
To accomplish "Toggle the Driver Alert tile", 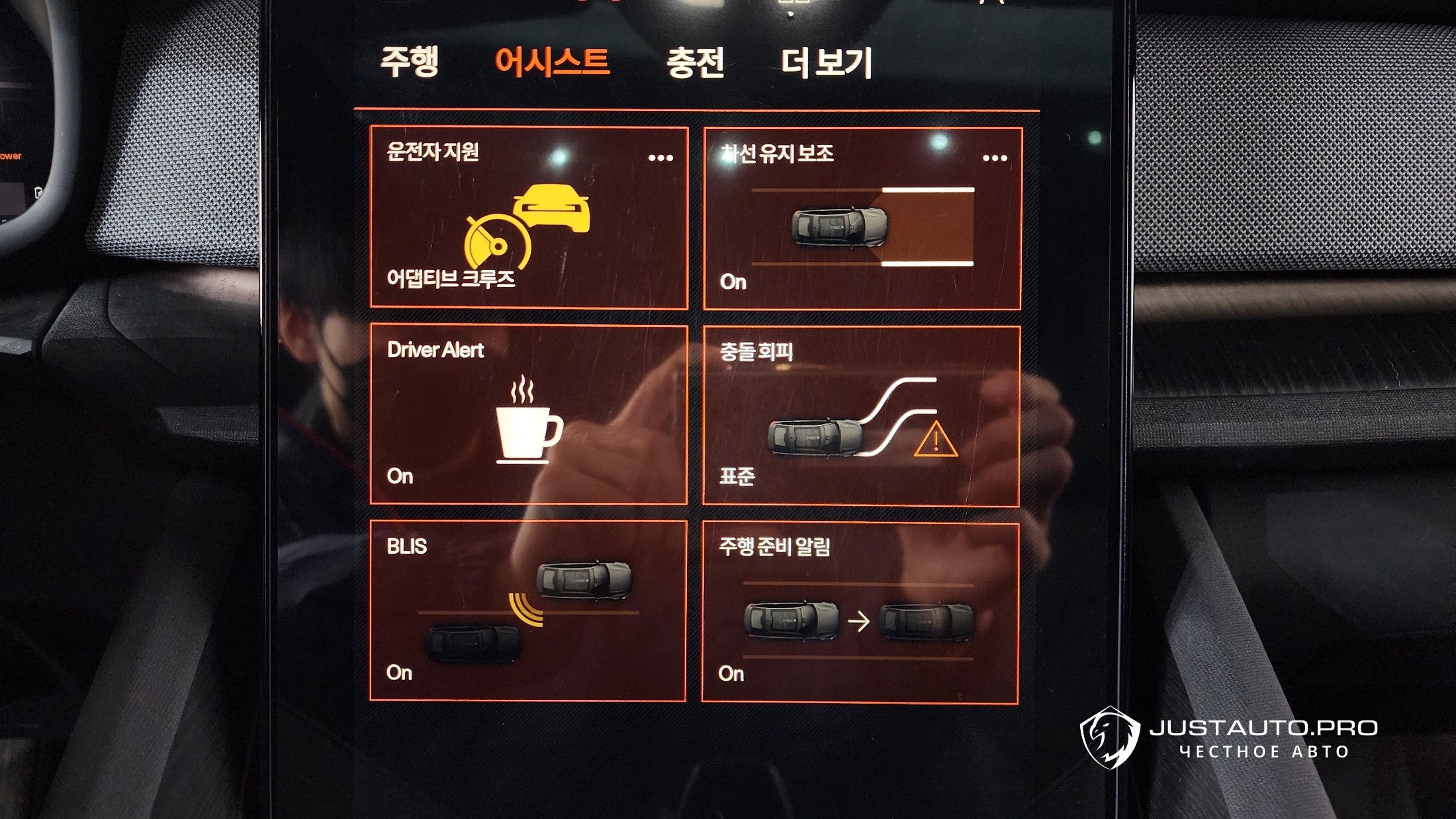I will (528, 415).
